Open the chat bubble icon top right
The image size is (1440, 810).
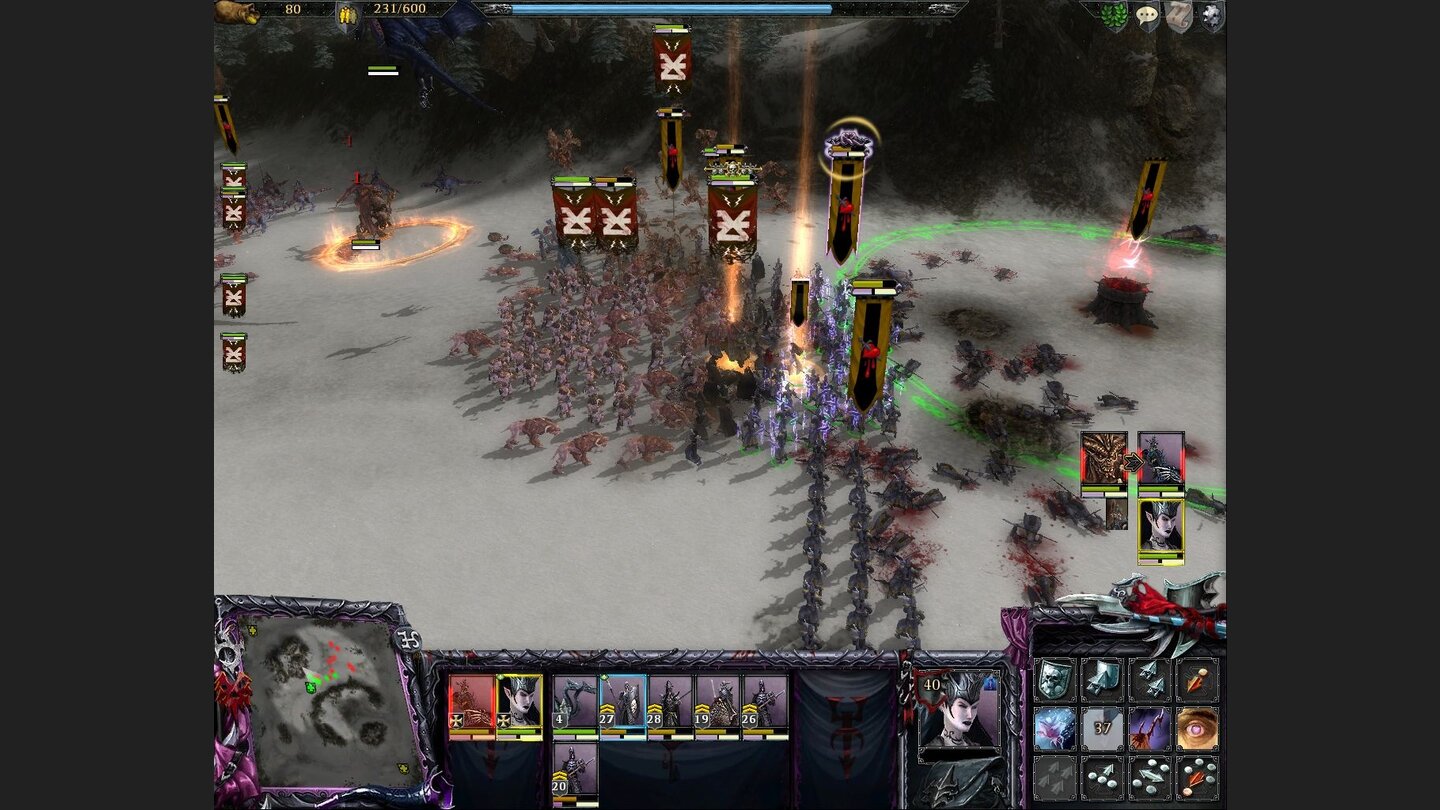(1148, 14)
